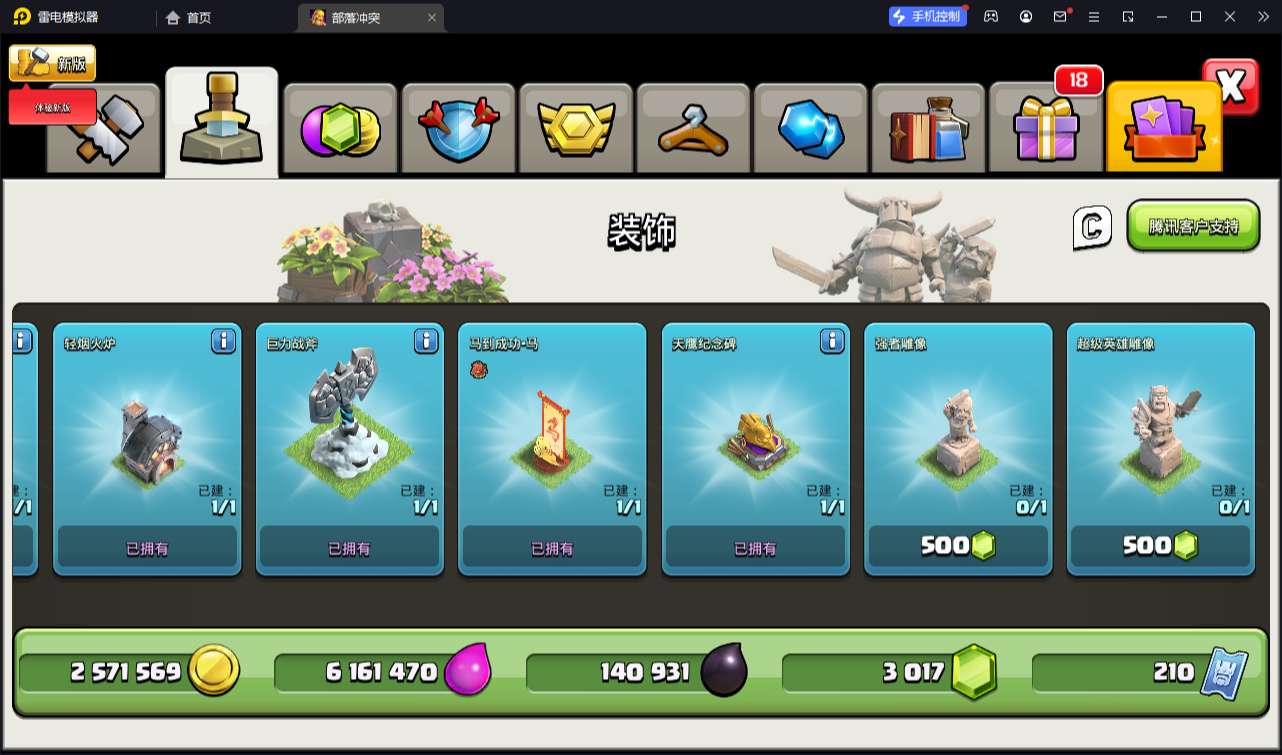Purchase the 超级英雄雕像 for 500 gems
1282x755 pixels.
click(1160, 546)
